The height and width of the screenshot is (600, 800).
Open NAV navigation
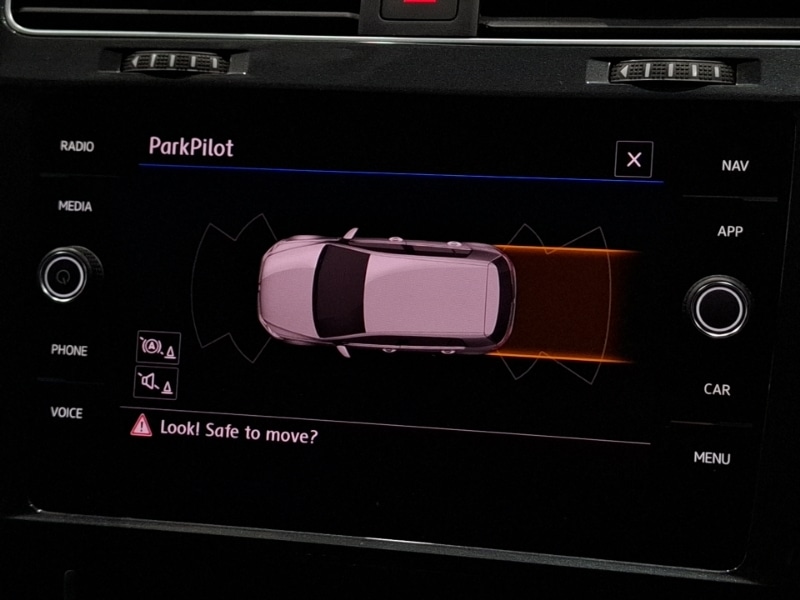[734, 166]
